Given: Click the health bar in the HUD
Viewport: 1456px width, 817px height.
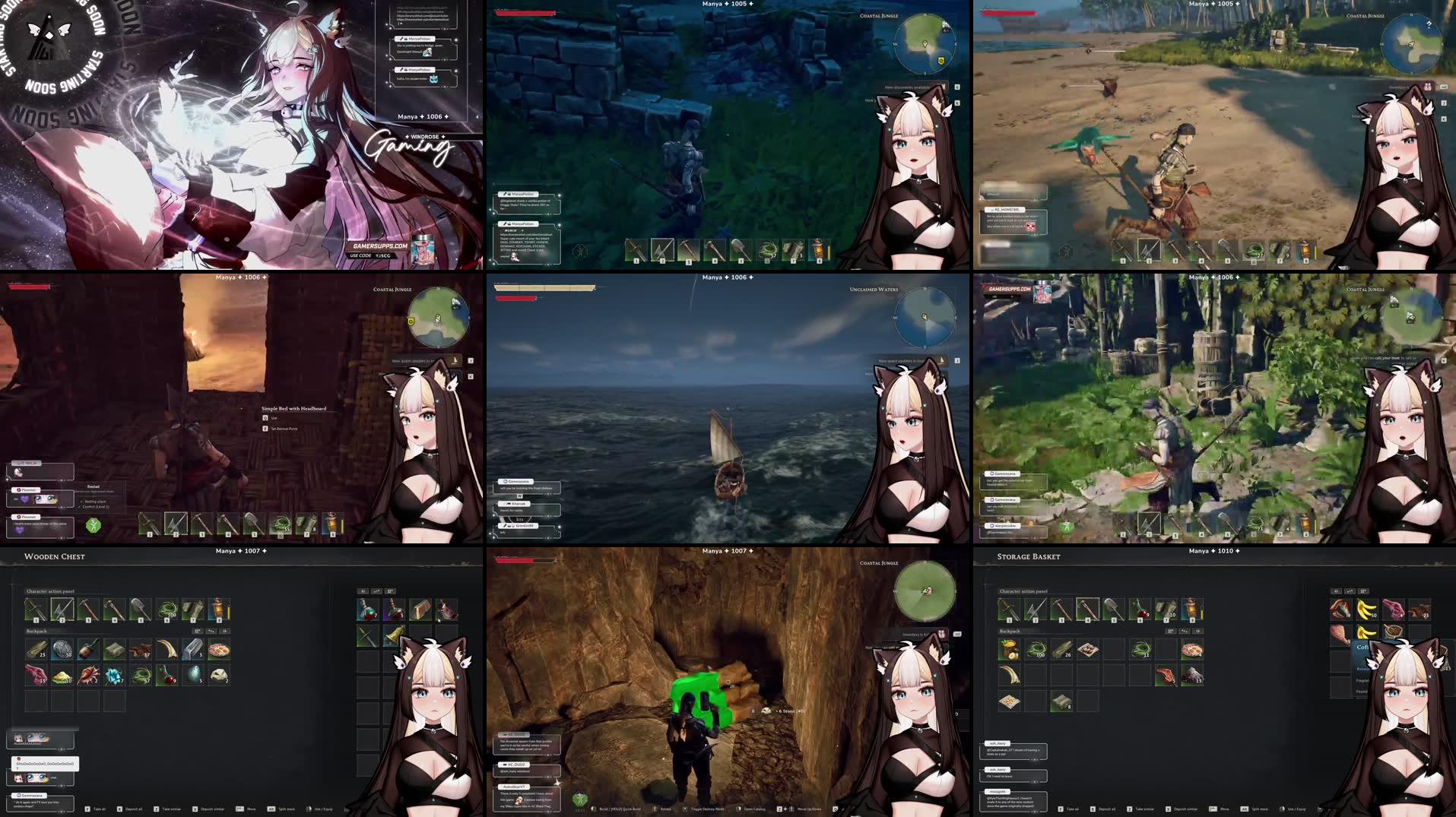Looking at the screenshot, I should pyautogui.click(x=525, y=11).
